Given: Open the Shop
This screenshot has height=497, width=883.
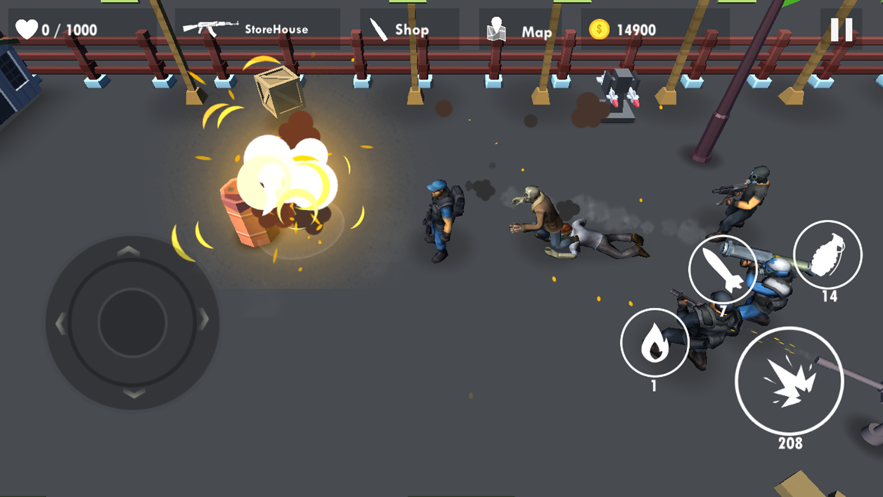Looking at the screenshot, I should [x=400, y=30].
